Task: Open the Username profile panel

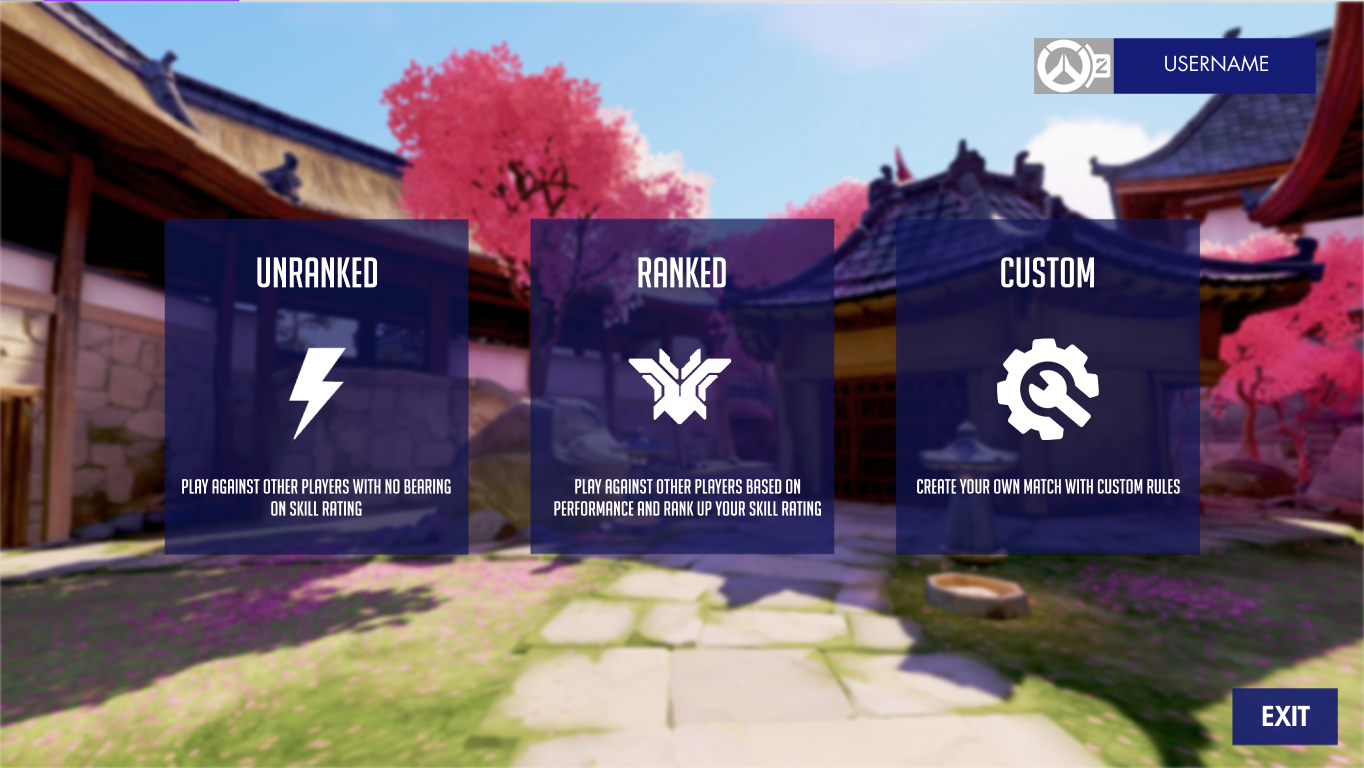Action: 1214,65
